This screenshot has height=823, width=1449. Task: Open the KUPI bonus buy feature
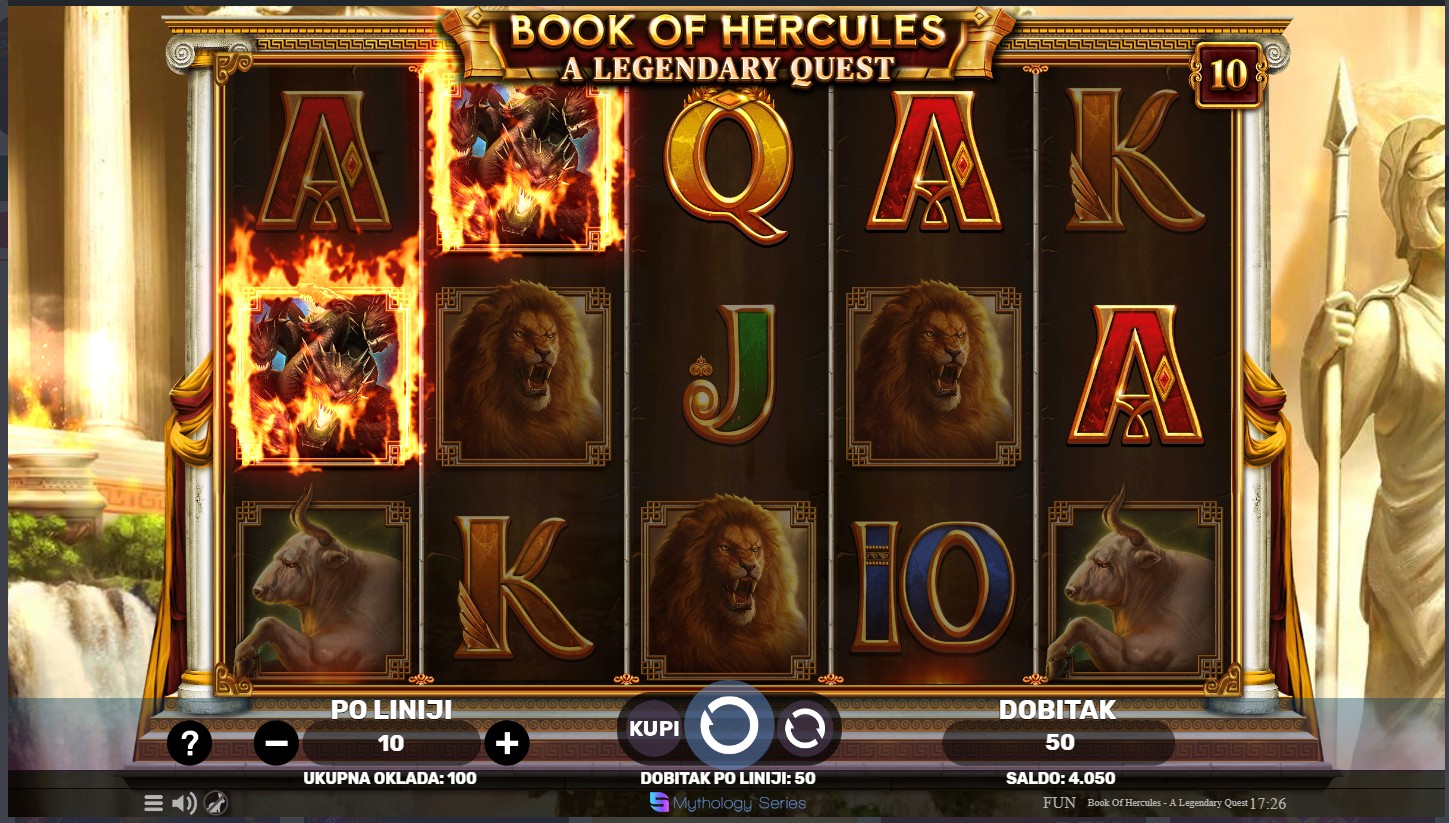click(x=655, y=728)
